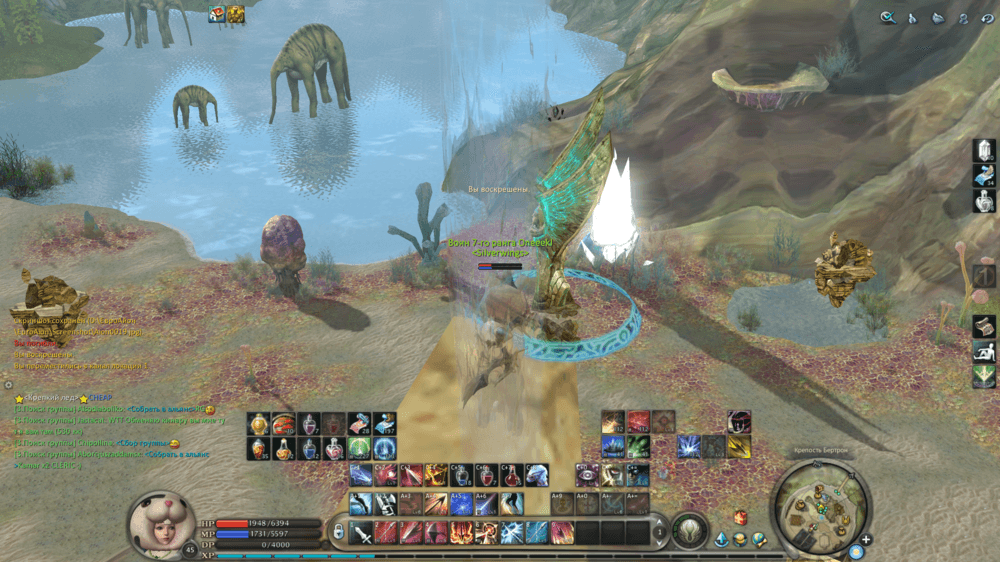Click the Chipollina group search chat message
Viewport: 1000px width, 562px height.
coord(100,443)
